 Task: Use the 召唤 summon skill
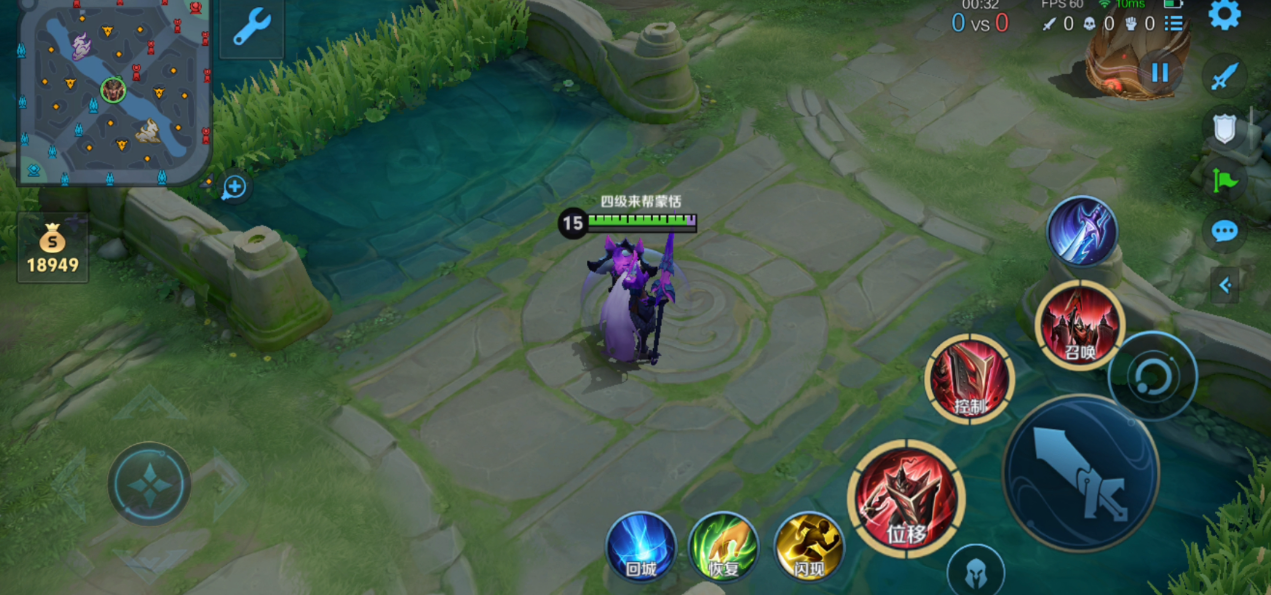click(1079, 324)
